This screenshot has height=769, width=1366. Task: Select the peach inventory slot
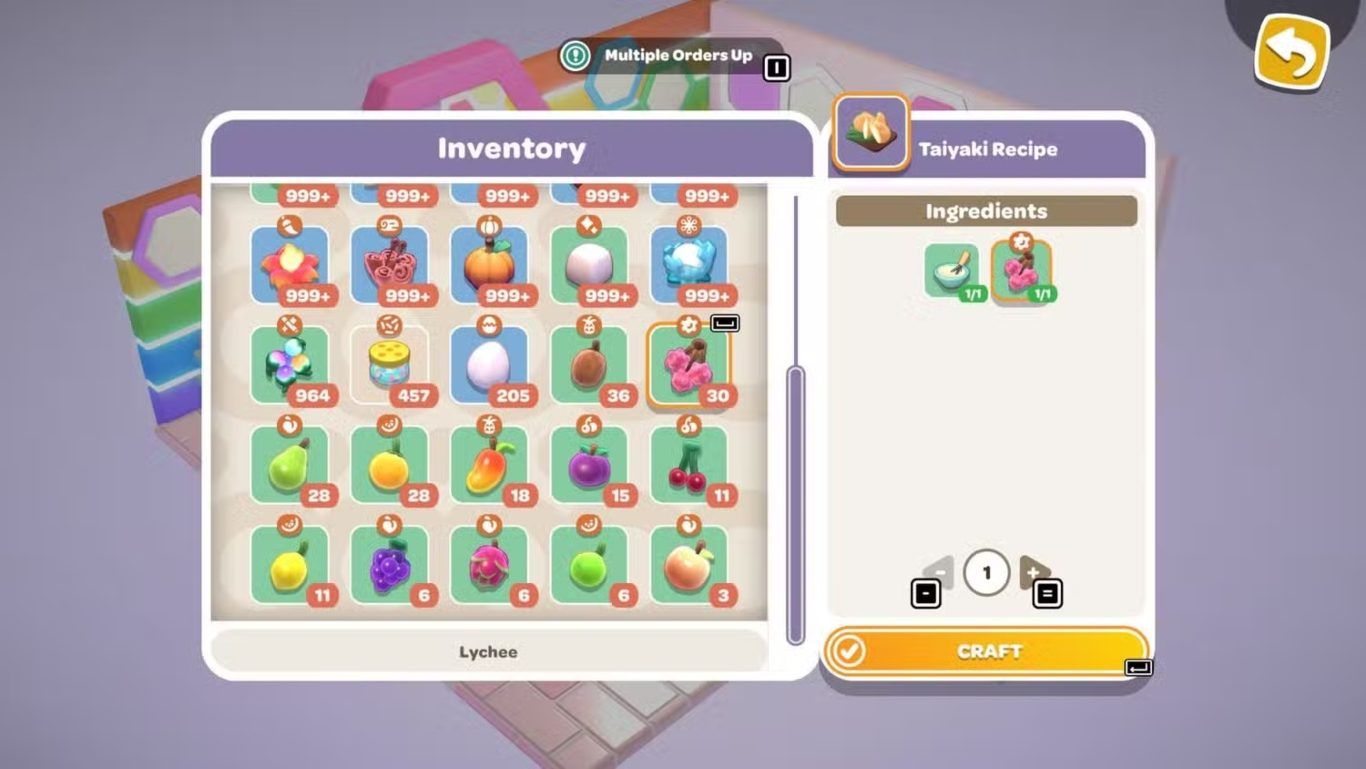pyautogui.click(x=689, y=566)
